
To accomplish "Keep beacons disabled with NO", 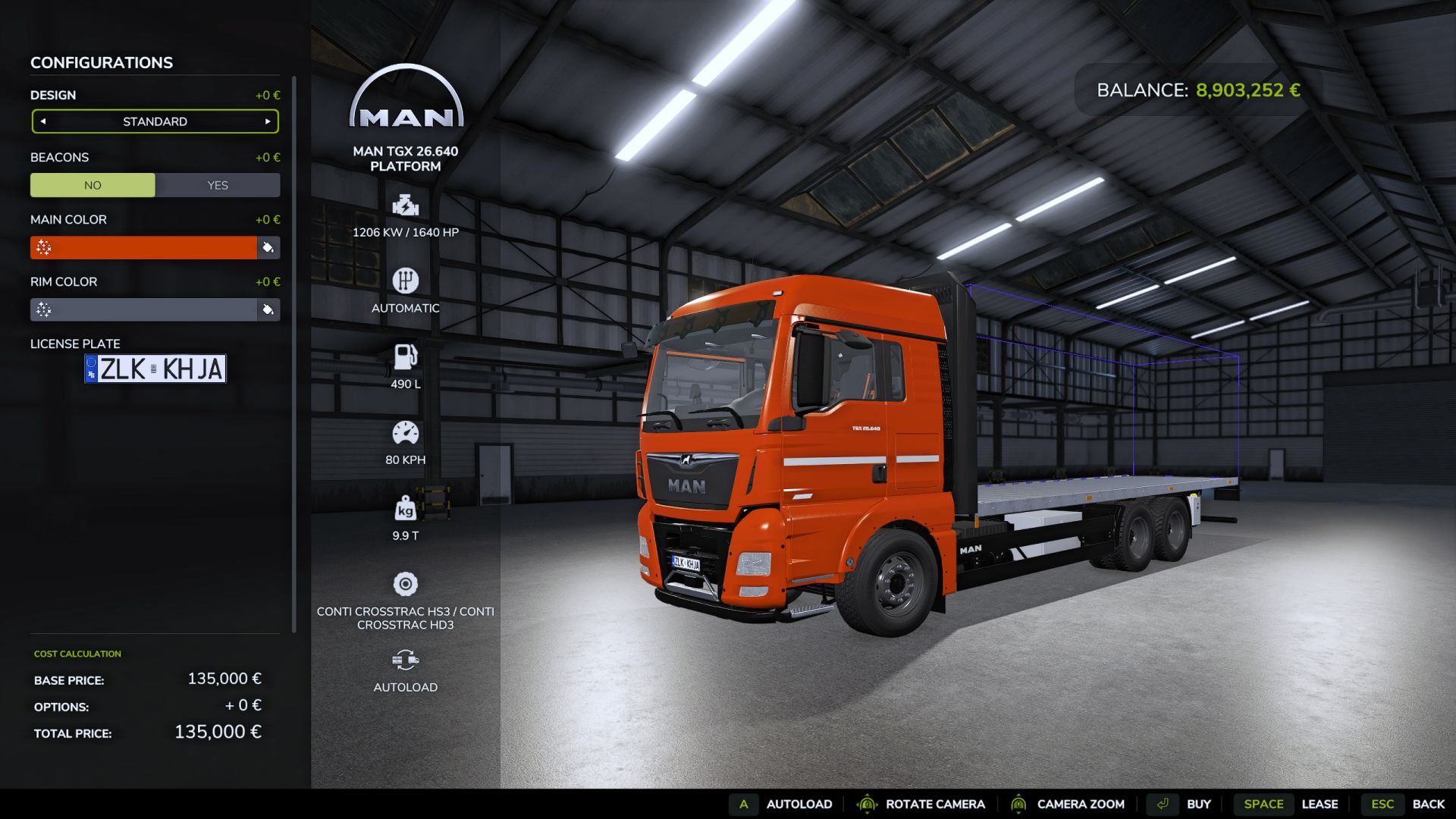I will (93, 184).
